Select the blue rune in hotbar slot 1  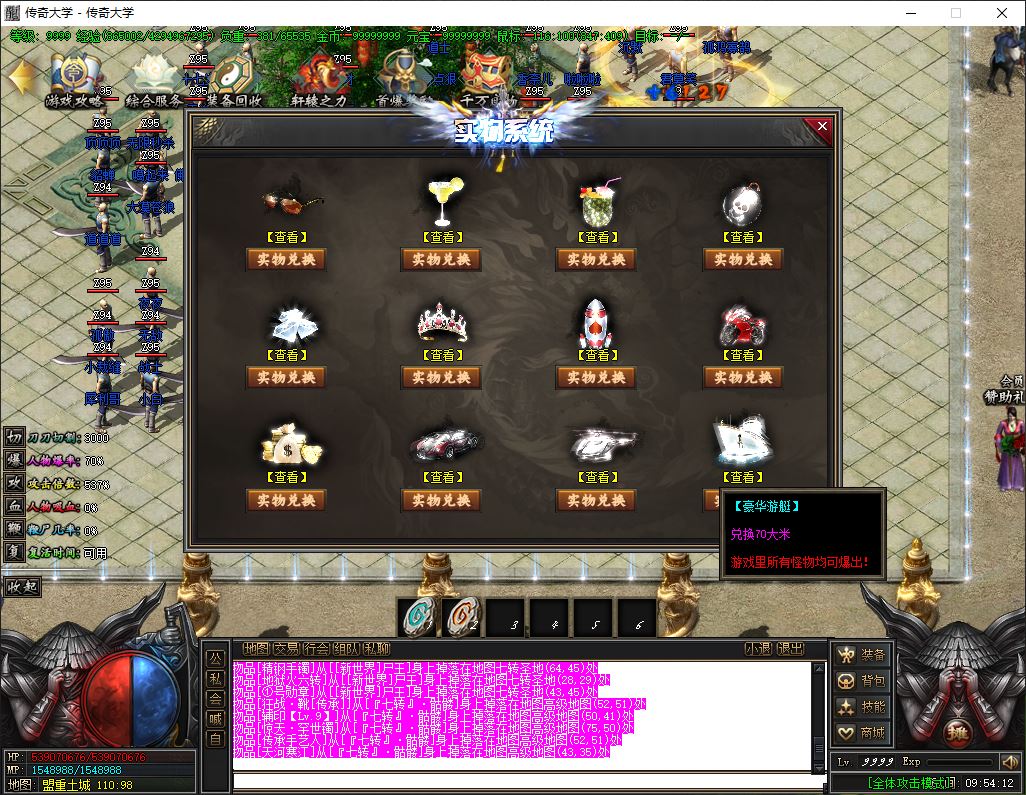click(x=418, y=618)
